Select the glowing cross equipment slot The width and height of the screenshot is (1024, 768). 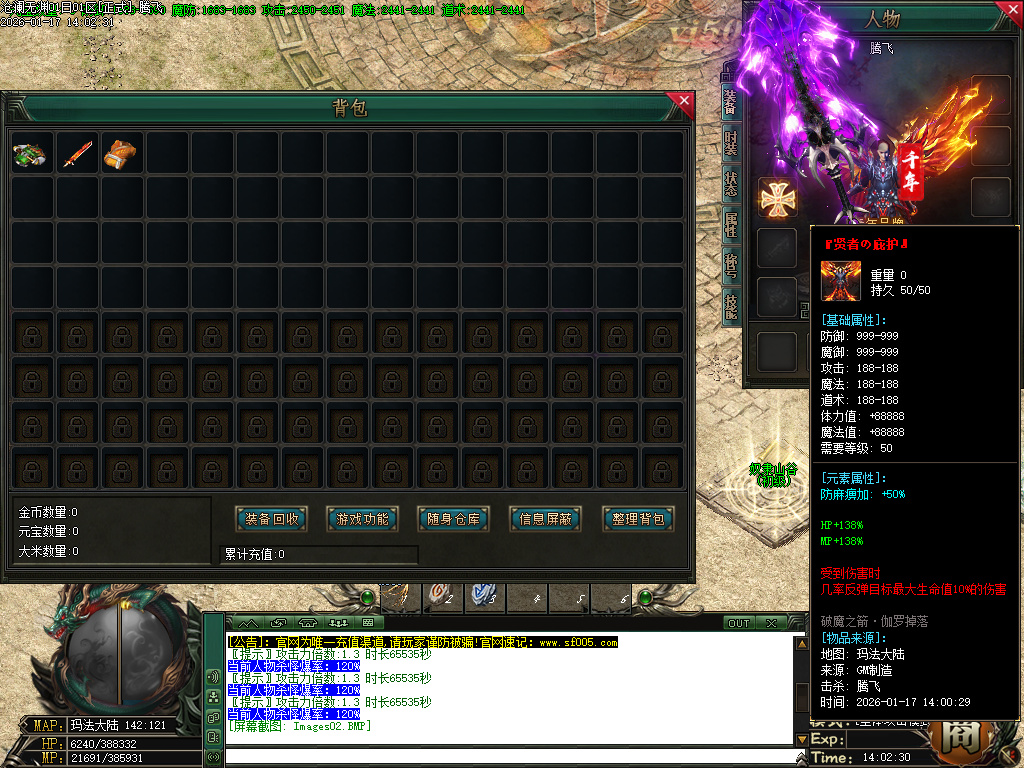pos(776,199)
